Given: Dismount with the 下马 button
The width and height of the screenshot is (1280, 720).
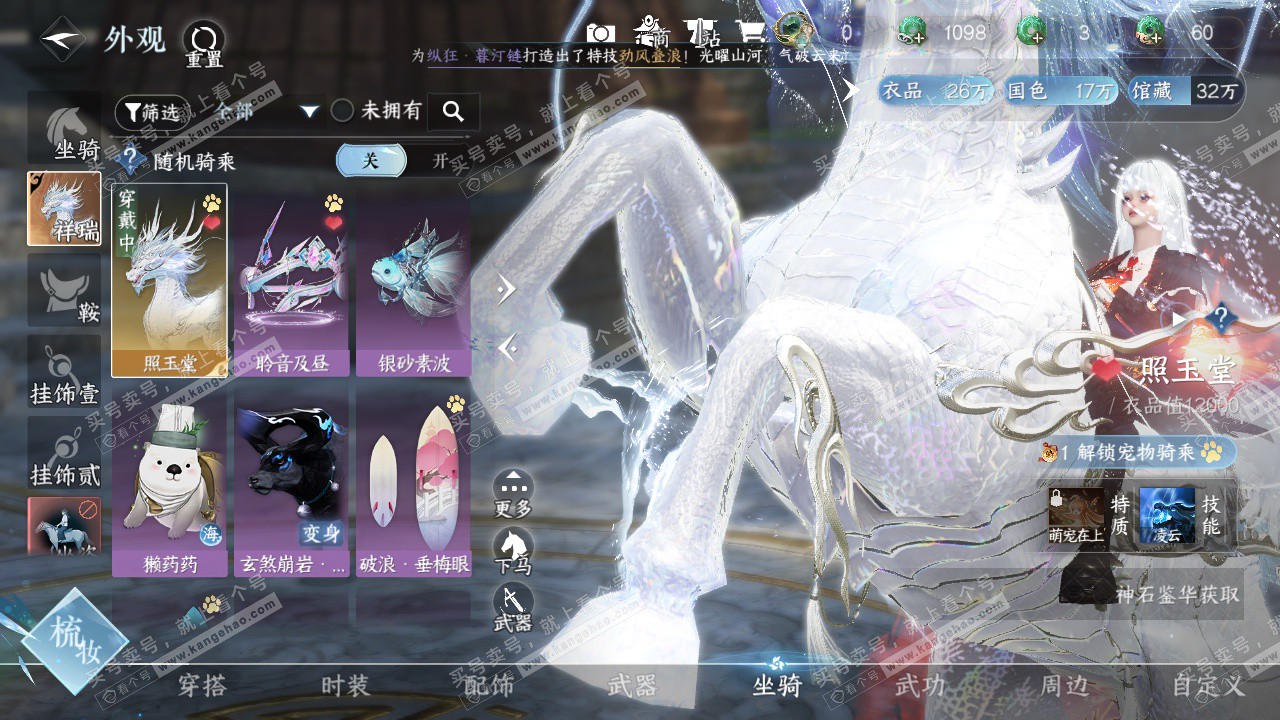Looking at the screenshot, I should coord(513,550).
